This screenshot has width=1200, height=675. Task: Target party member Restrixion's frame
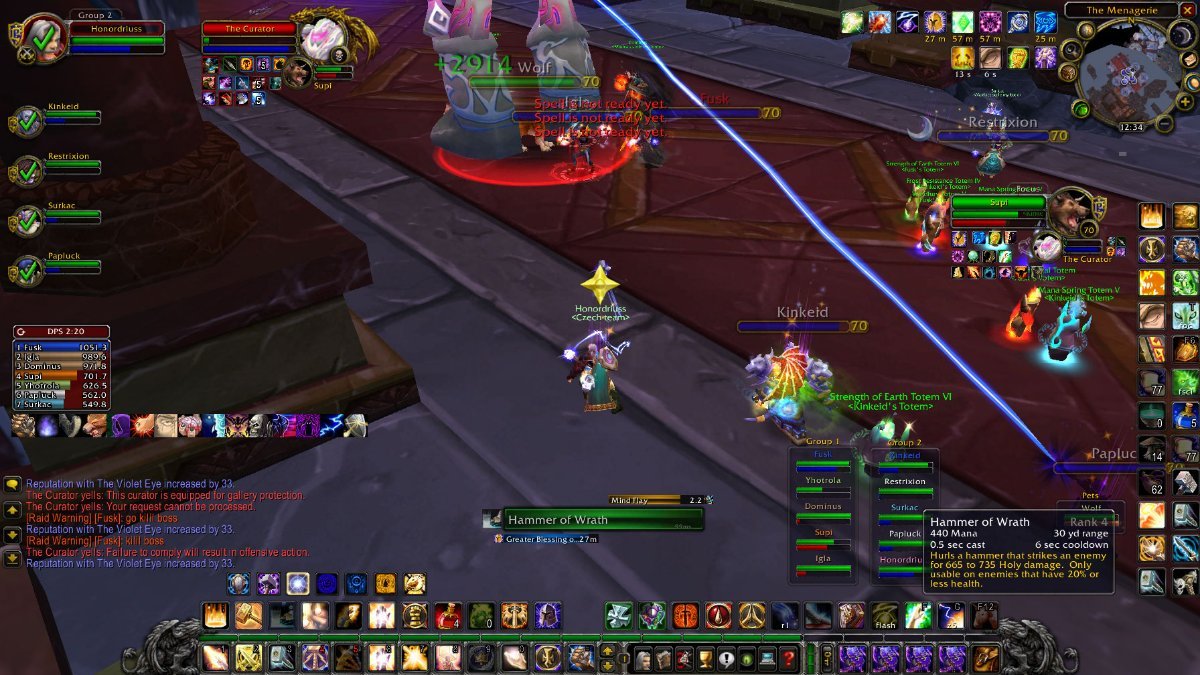72,170
